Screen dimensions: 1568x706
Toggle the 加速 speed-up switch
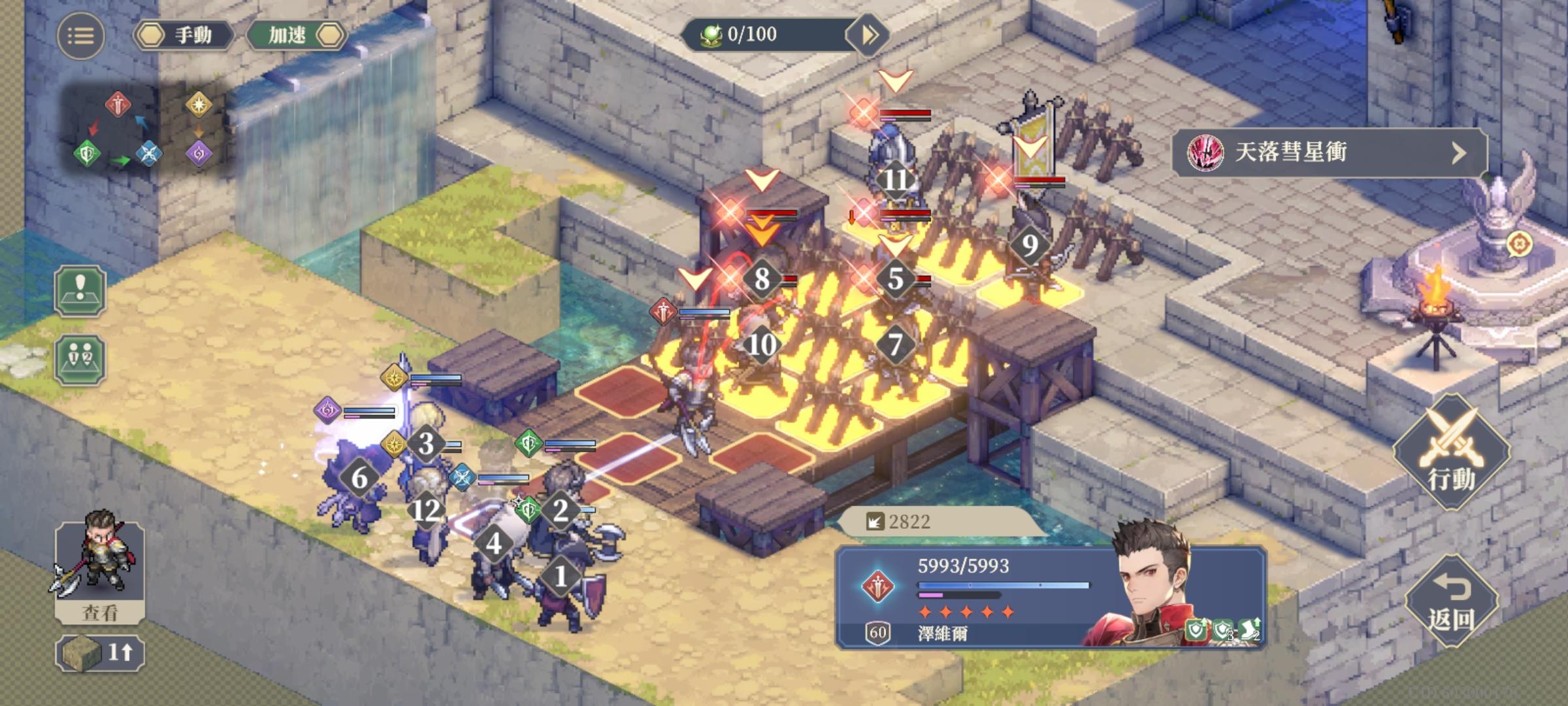click(x=296, y=35)
